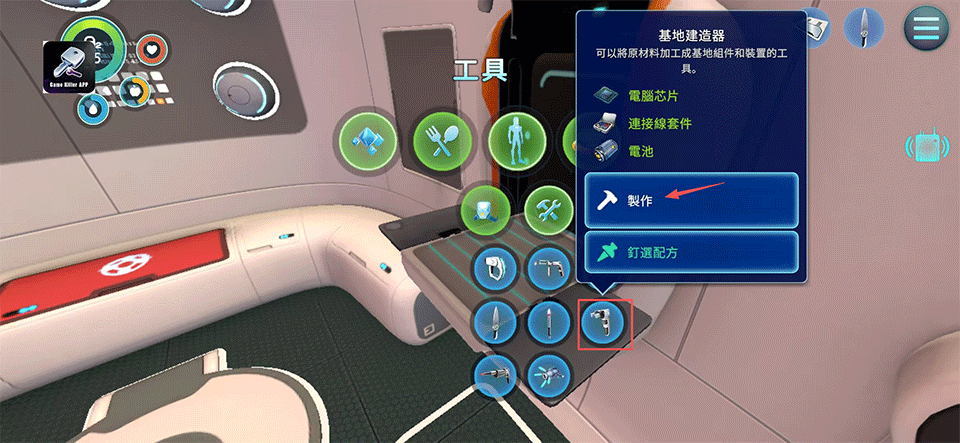Tap the radio beacon signal icon

tap(926, 148)
